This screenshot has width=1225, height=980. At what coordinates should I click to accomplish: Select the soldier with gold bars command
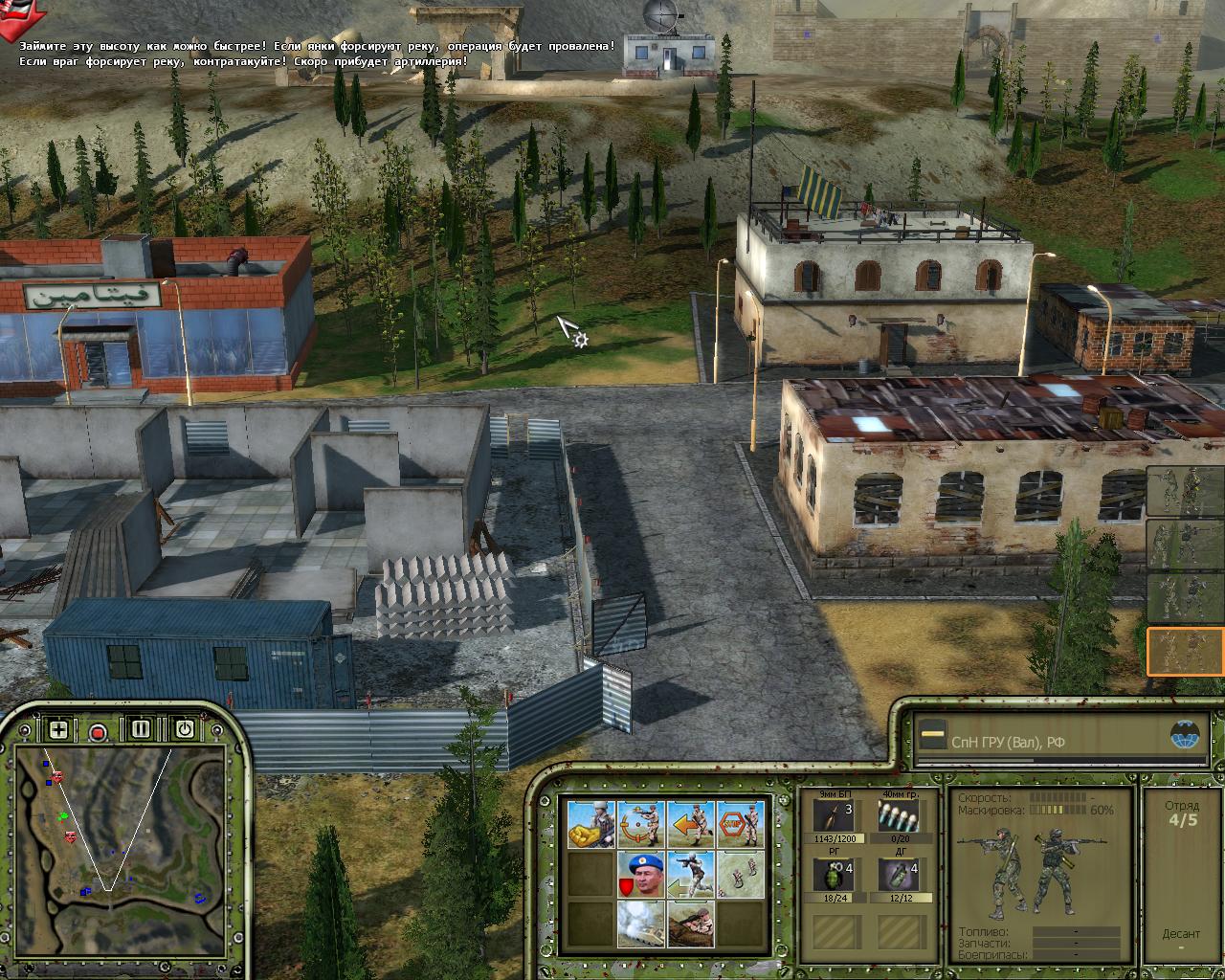590,824
